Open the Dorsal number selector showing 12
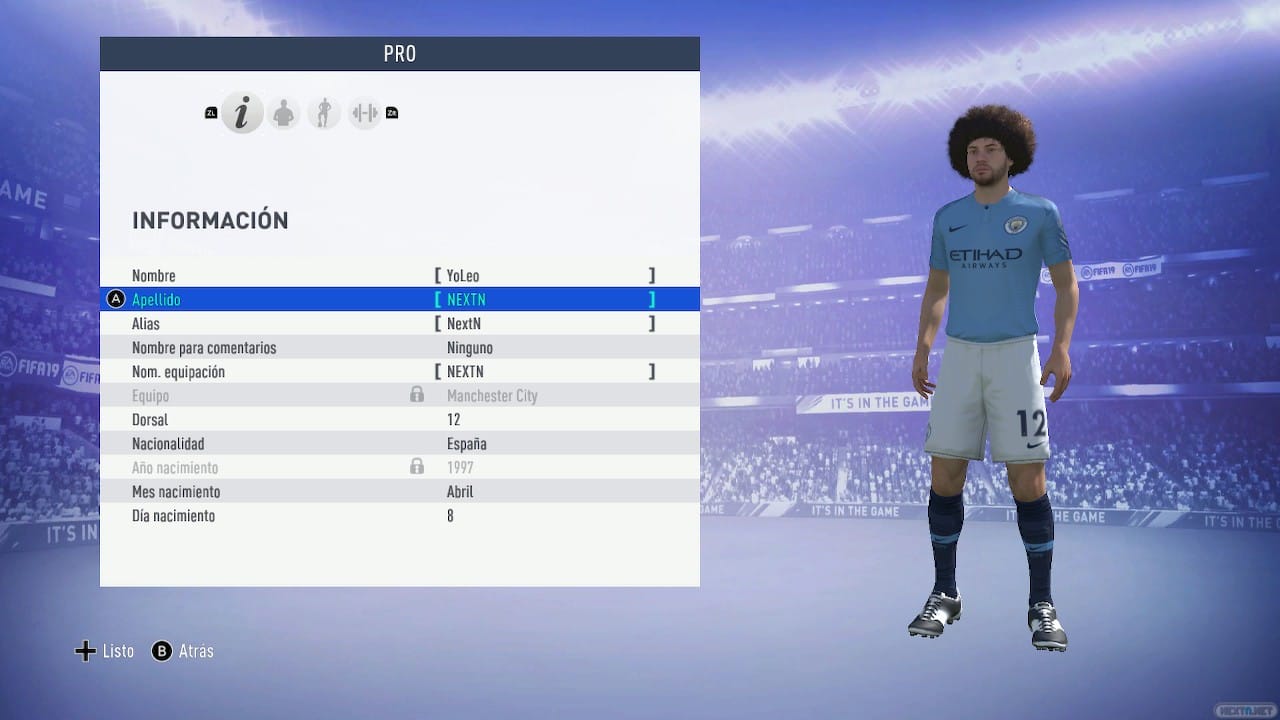This screenshot has height=720, width=1280. [454, 419]
